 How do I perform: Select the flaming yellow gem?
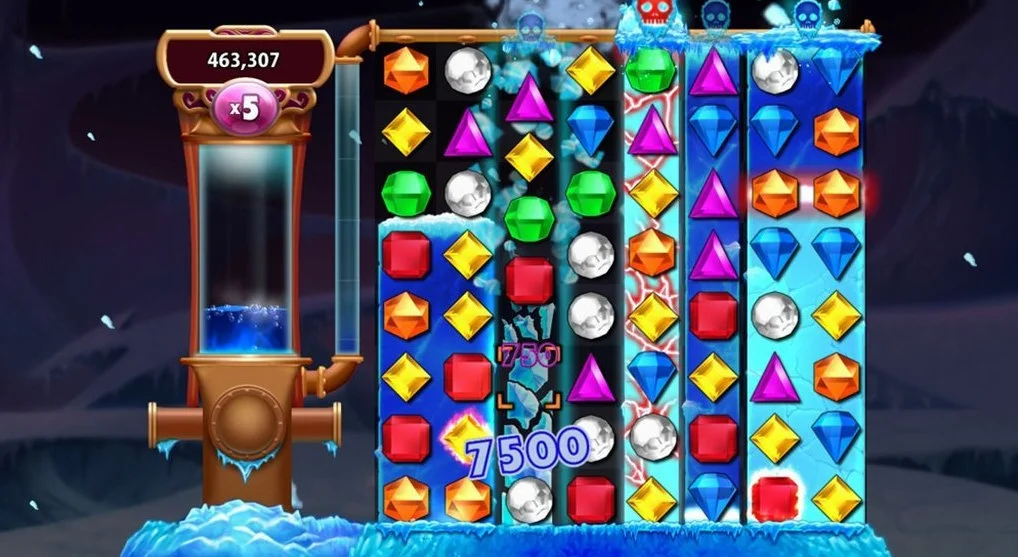coord(464,436)
